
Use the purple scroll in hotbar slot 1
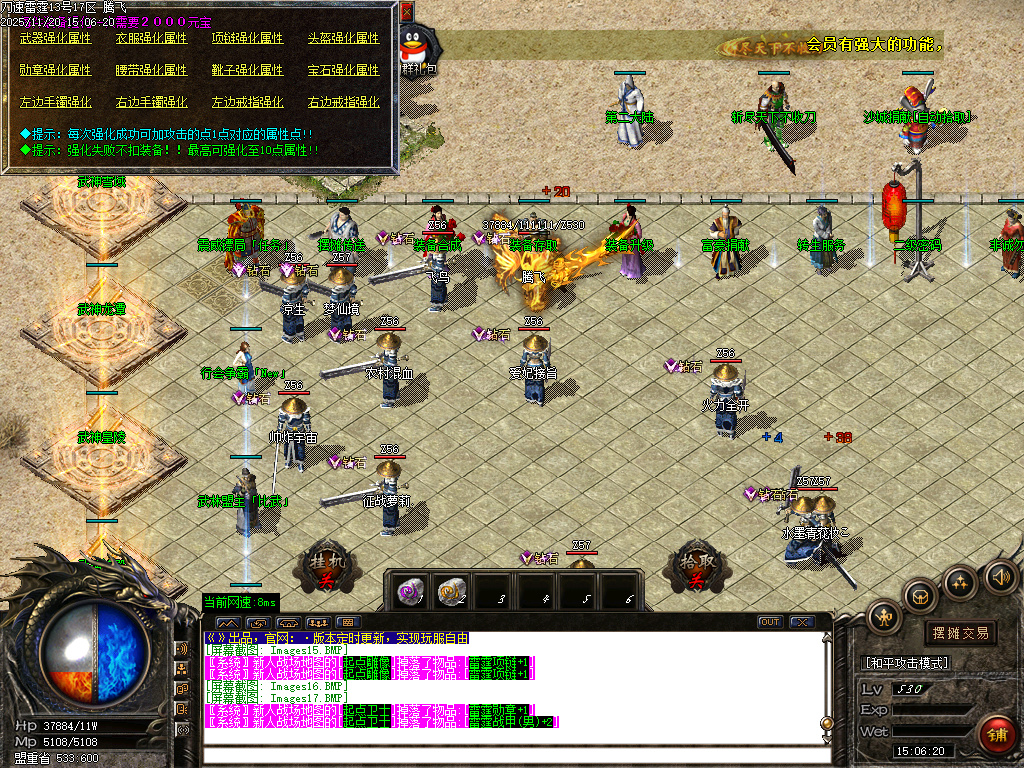click(408, 590)
